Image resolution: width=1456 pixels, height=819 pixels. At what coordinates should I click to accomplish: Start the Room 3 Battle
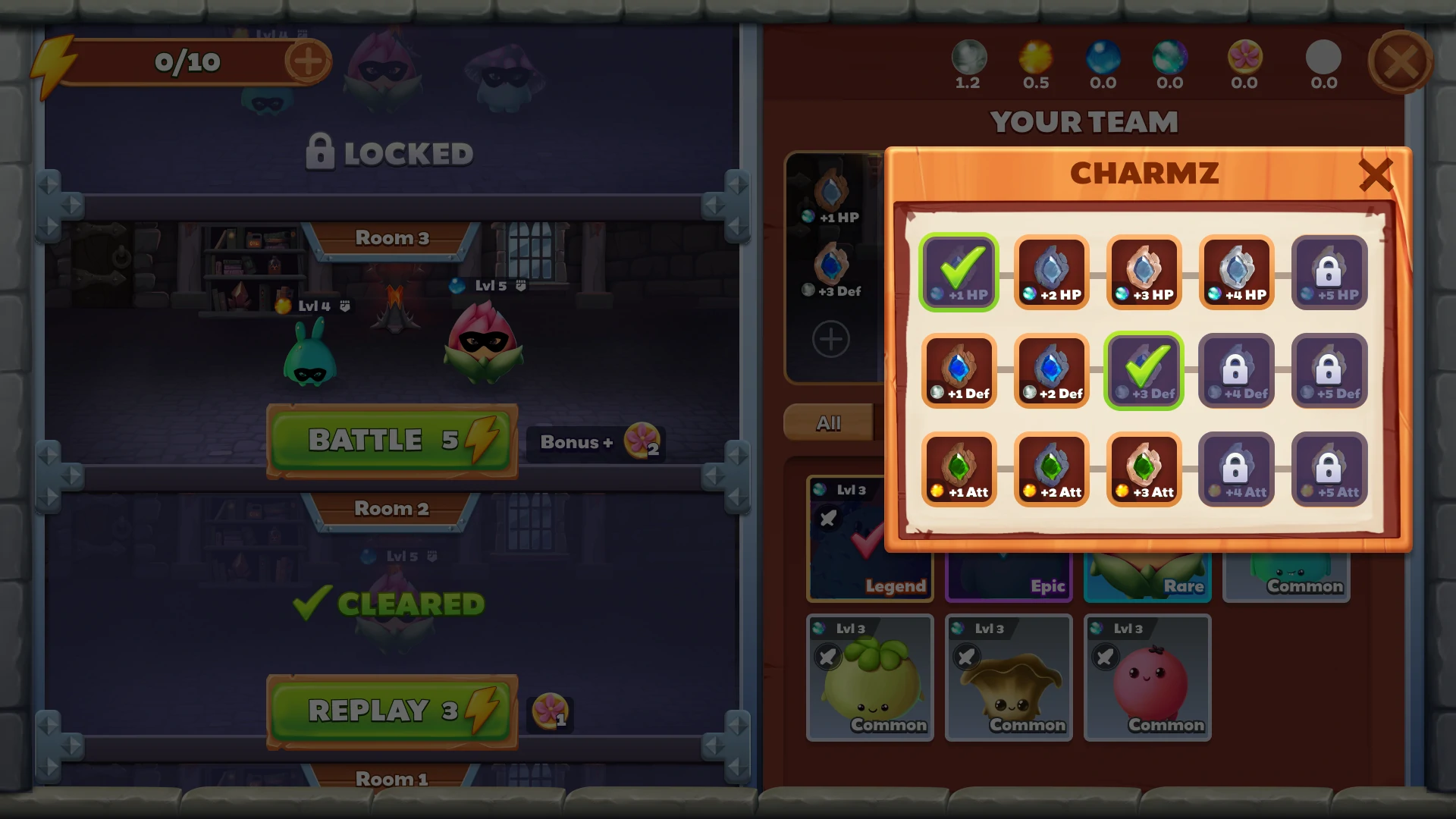point(392,441)
